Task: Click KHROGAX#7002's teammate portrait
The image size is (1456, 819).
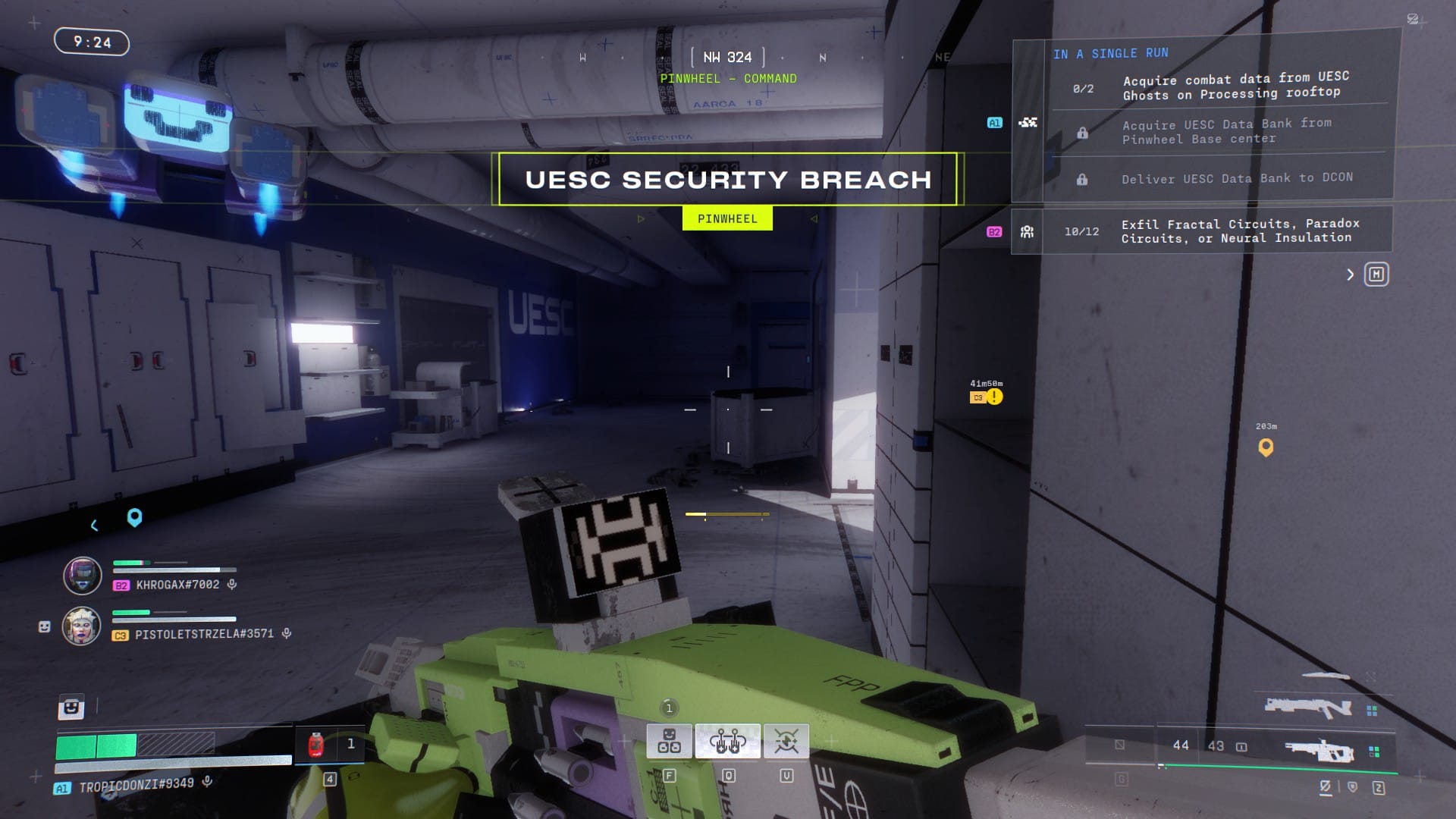Action: pos(82,576)
